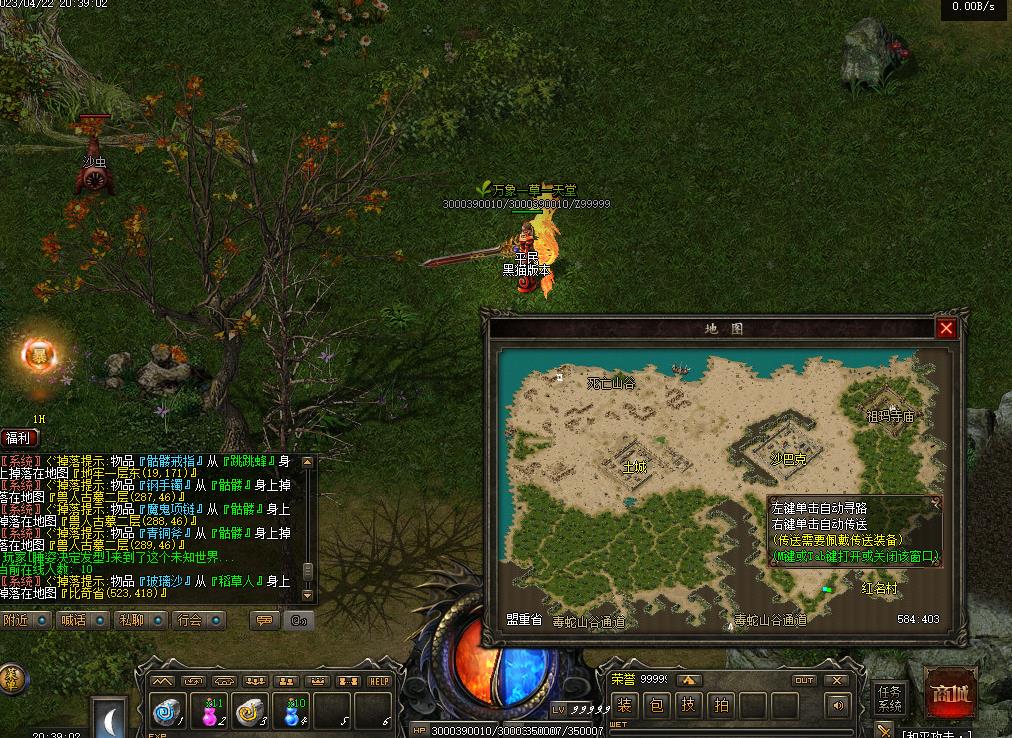Open the 装 equipment panel
This screenshot has height=738, width=1012.
[x=623, y=705]
